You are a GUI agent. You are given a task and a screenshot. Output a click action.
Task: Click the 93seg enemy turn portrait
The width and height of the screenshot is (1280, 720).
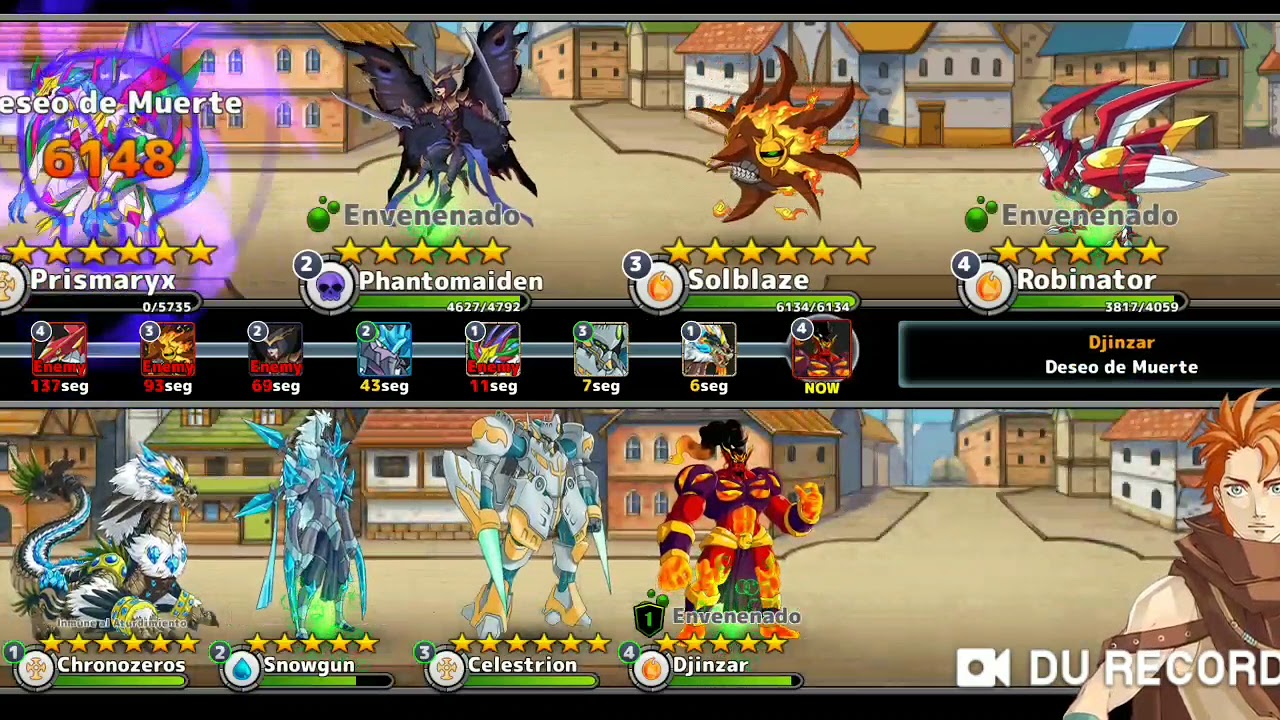(x=167, y=350)
